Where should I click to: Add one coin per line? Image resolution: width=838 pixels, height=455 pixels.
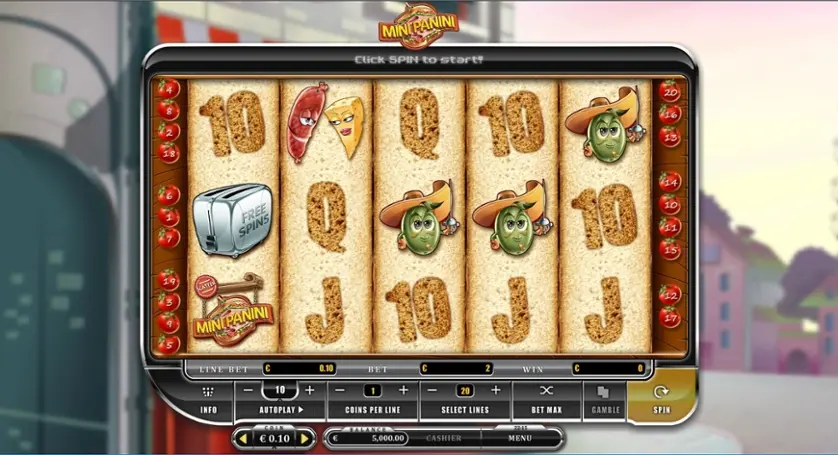tap(404, 390)
